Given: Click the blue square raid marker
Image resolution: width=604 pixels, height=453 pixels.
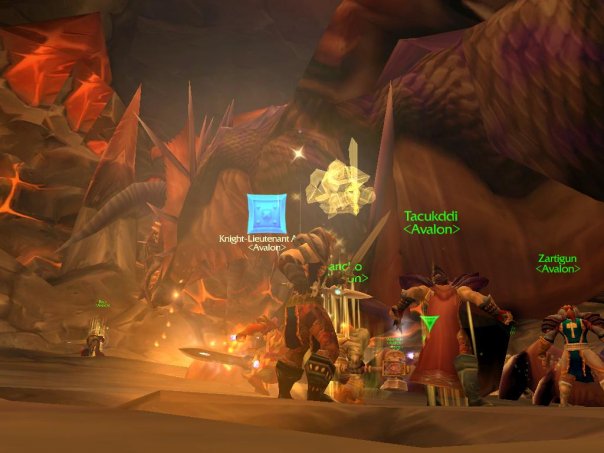Looking at the screenshot, I should [x=267, y=213].
